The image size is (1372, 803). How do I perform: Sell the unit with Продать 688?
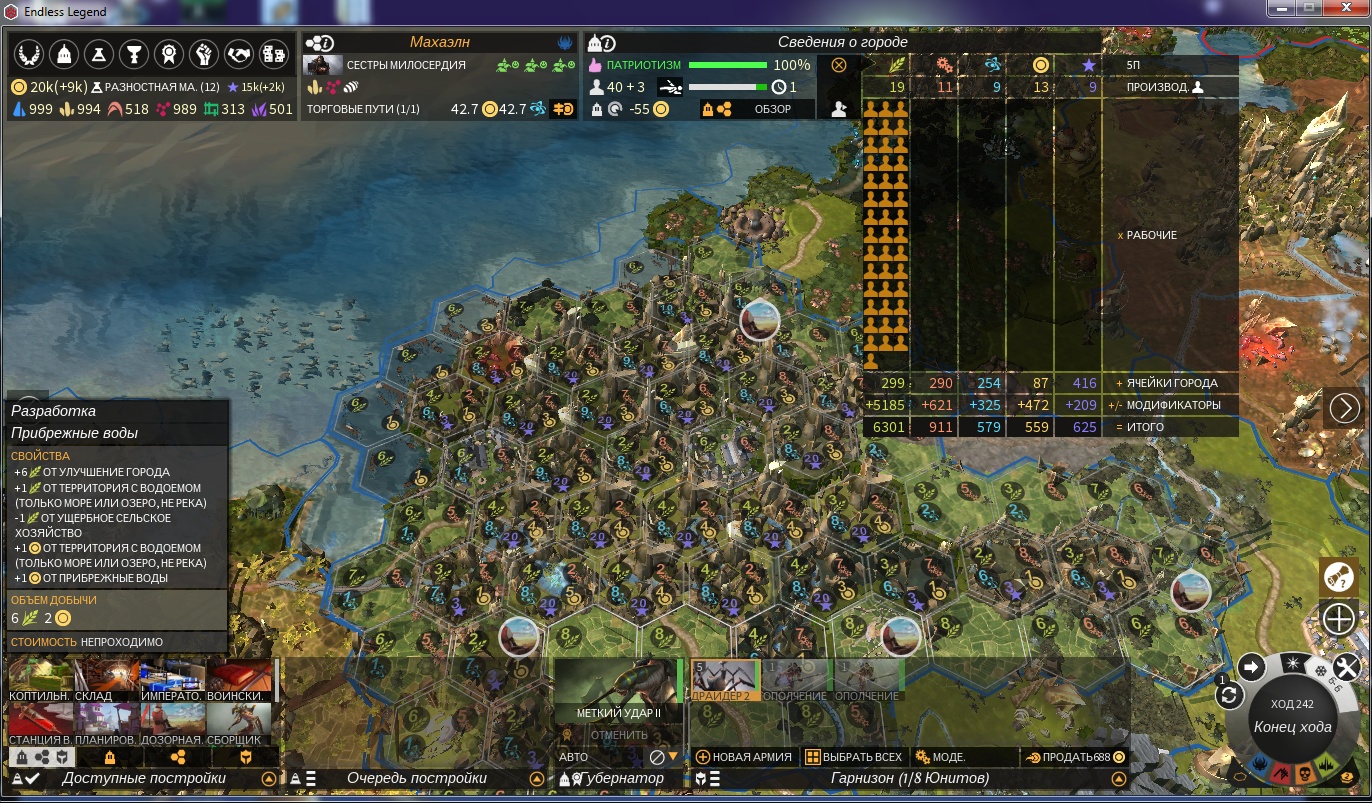(x=1075, y=757)
